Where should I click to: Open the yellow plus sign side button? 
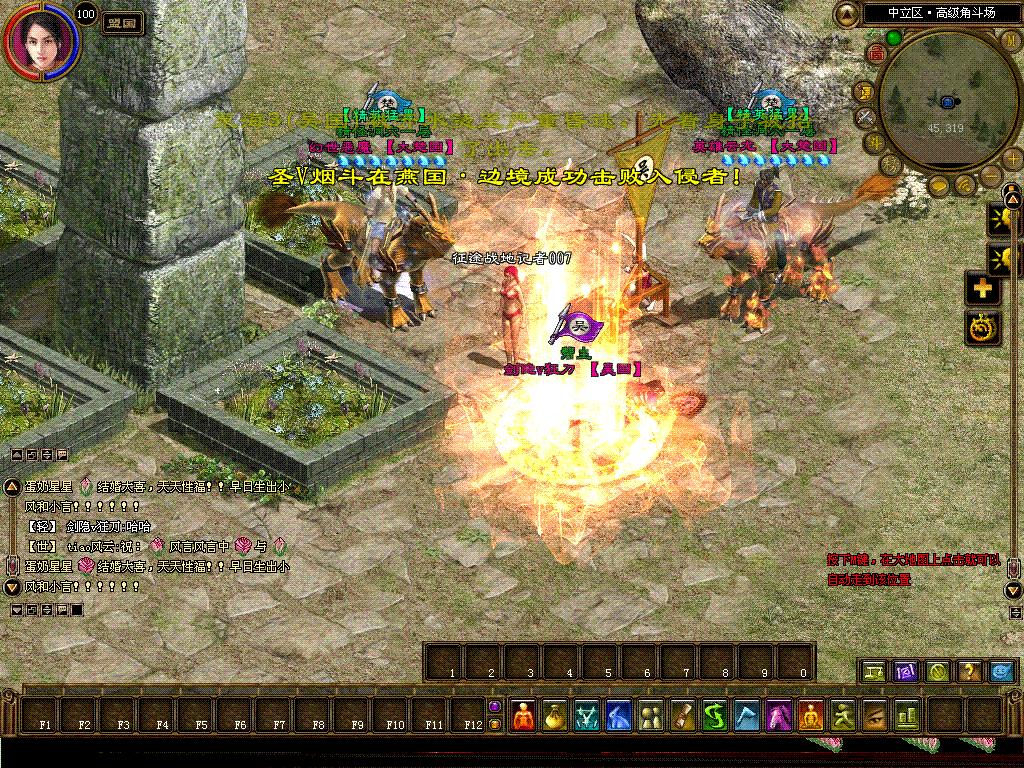point(981,288)
